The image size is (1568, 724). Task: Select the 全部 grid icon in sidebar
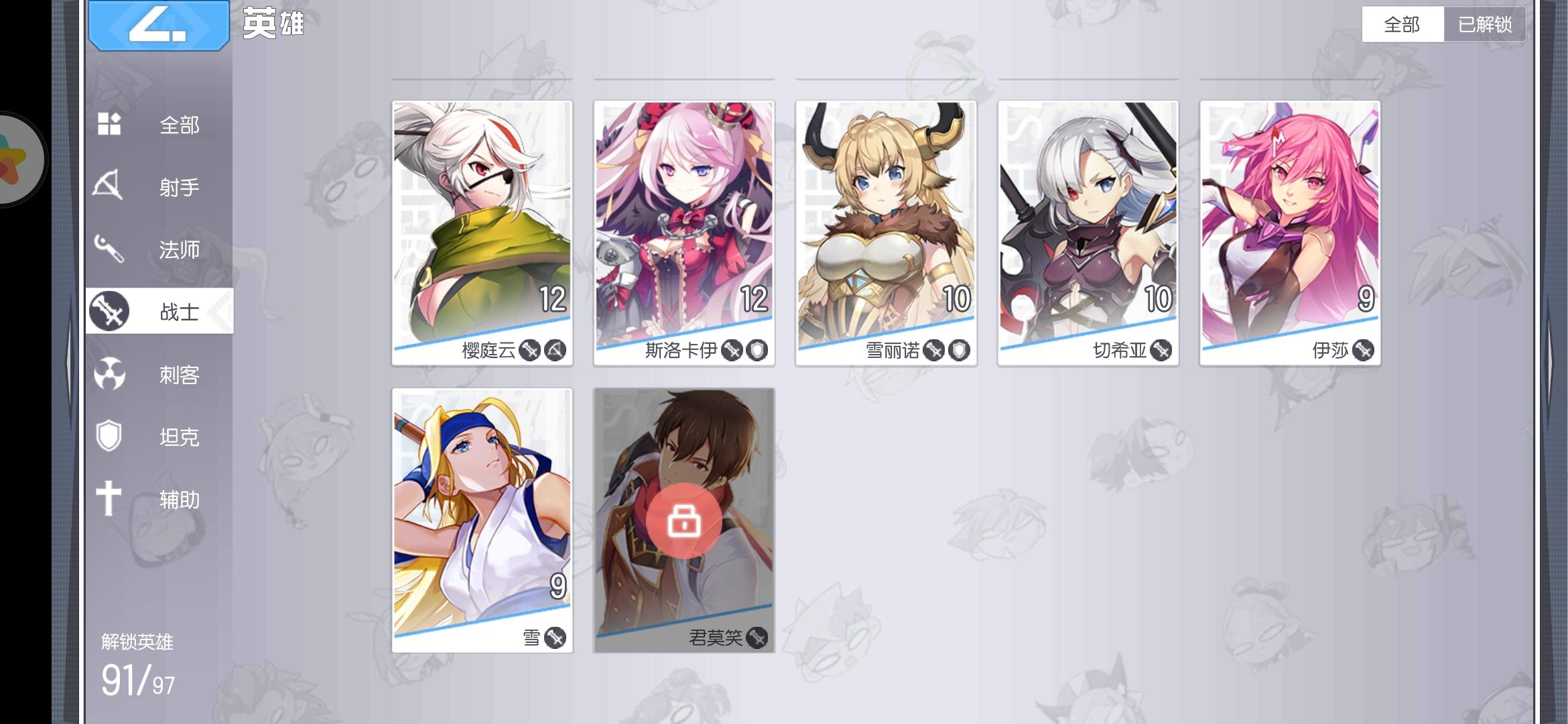(x=111, y=124)
